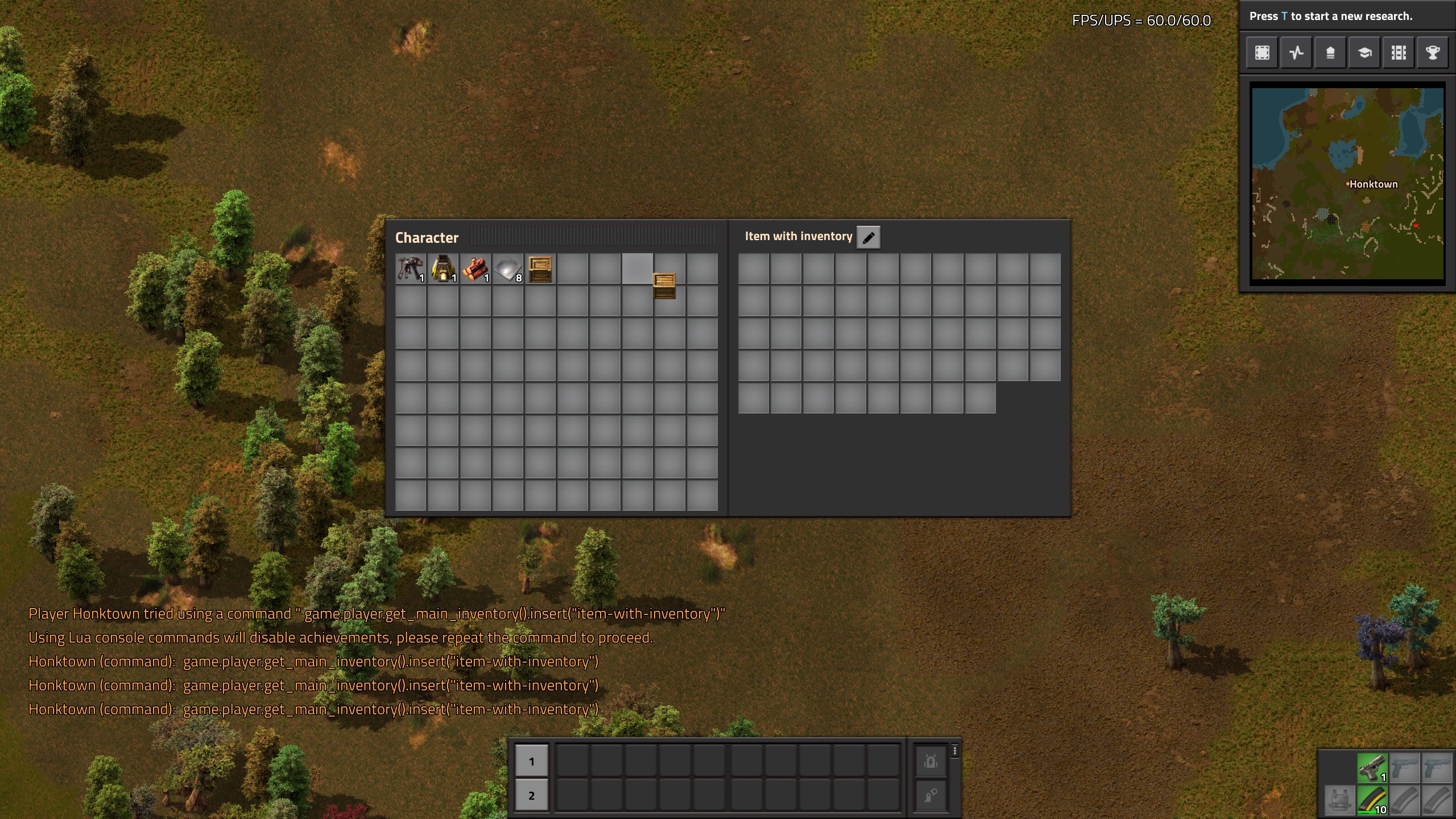
Task: Open the train overview button
Action: (x=1399, y=53)
